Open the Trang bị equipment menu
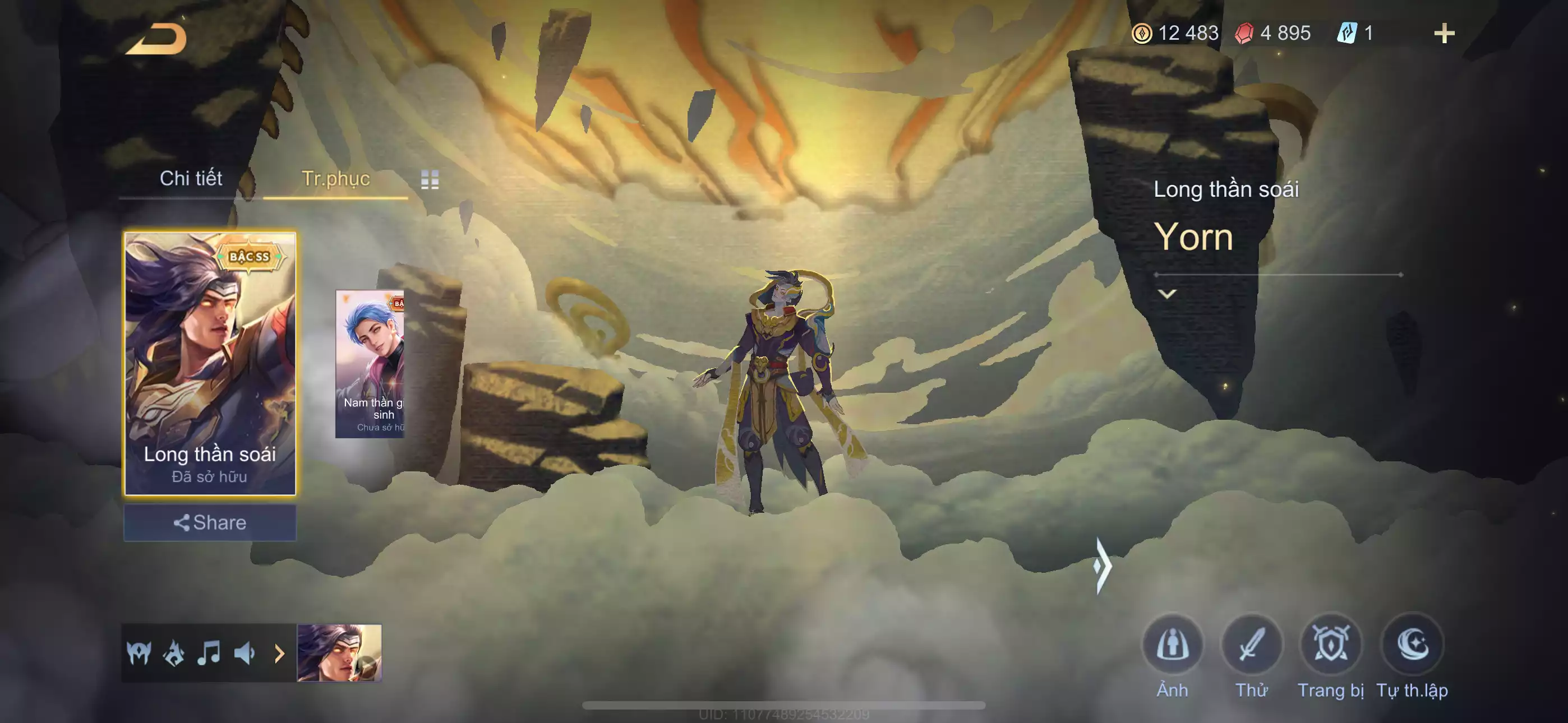The width and height of the screenshot is (1568, 723). click(1330, 645)
